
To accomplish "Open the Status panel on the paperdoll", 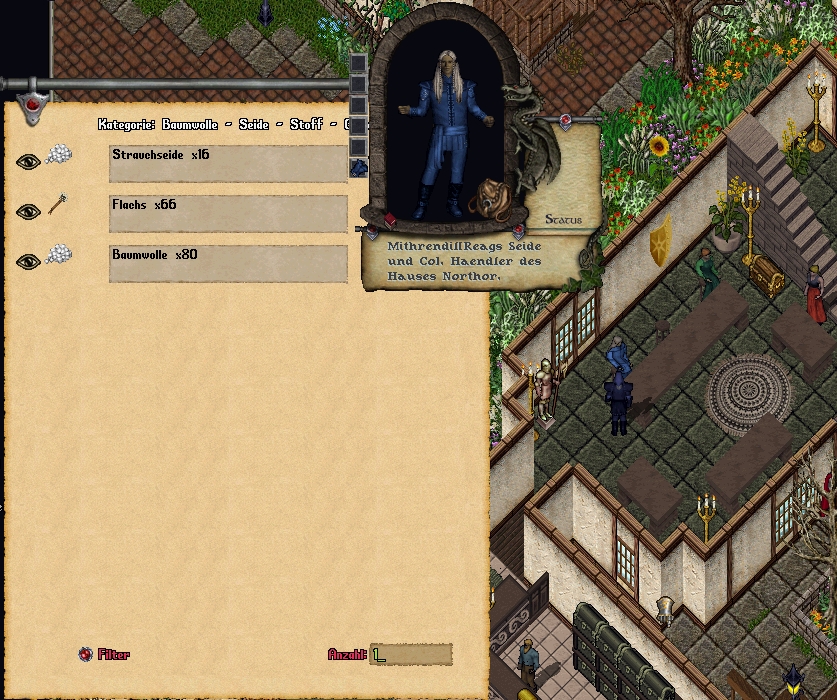I will 563,220.
